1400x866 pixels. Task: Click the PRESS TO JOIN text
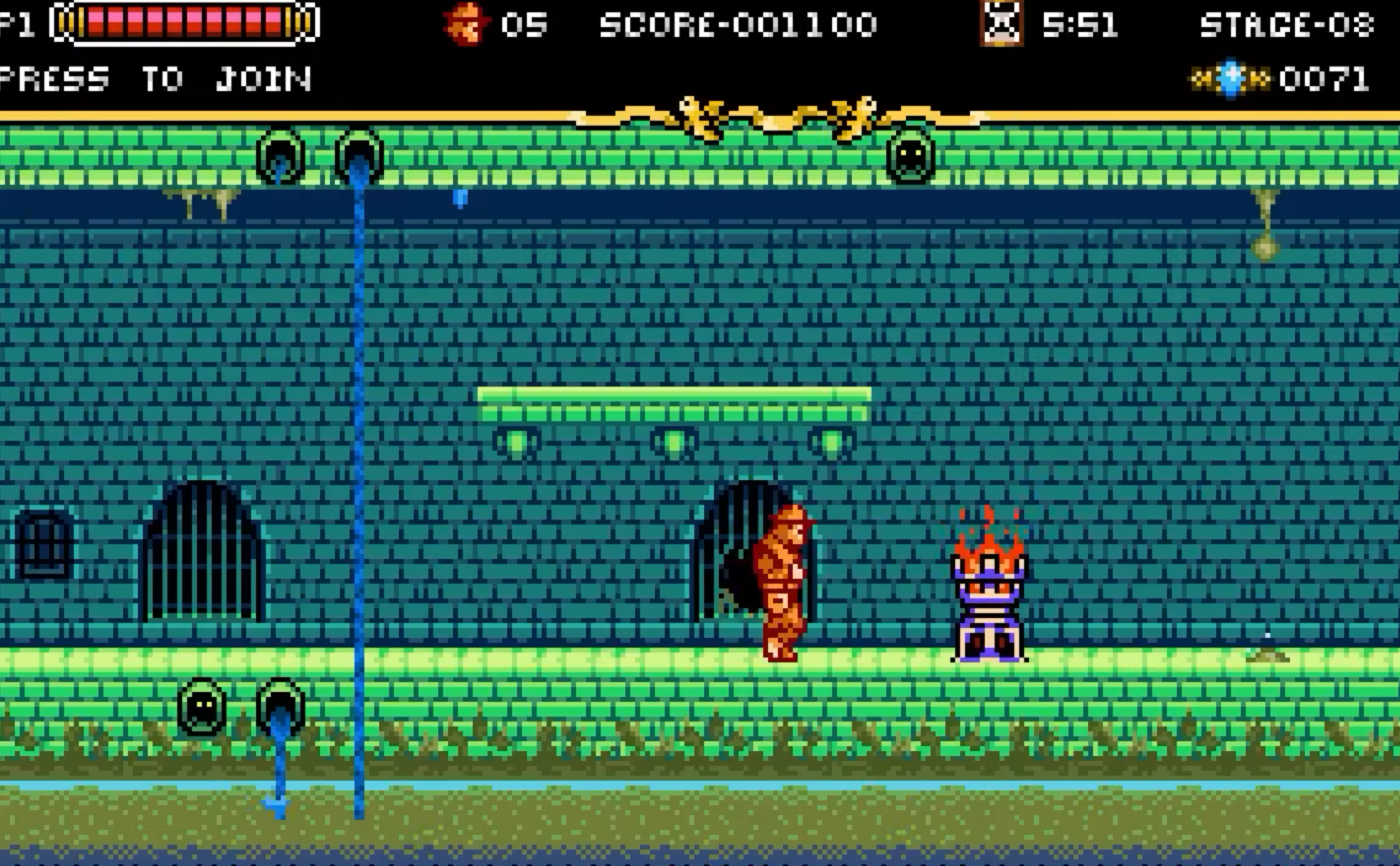pos(156,79)
